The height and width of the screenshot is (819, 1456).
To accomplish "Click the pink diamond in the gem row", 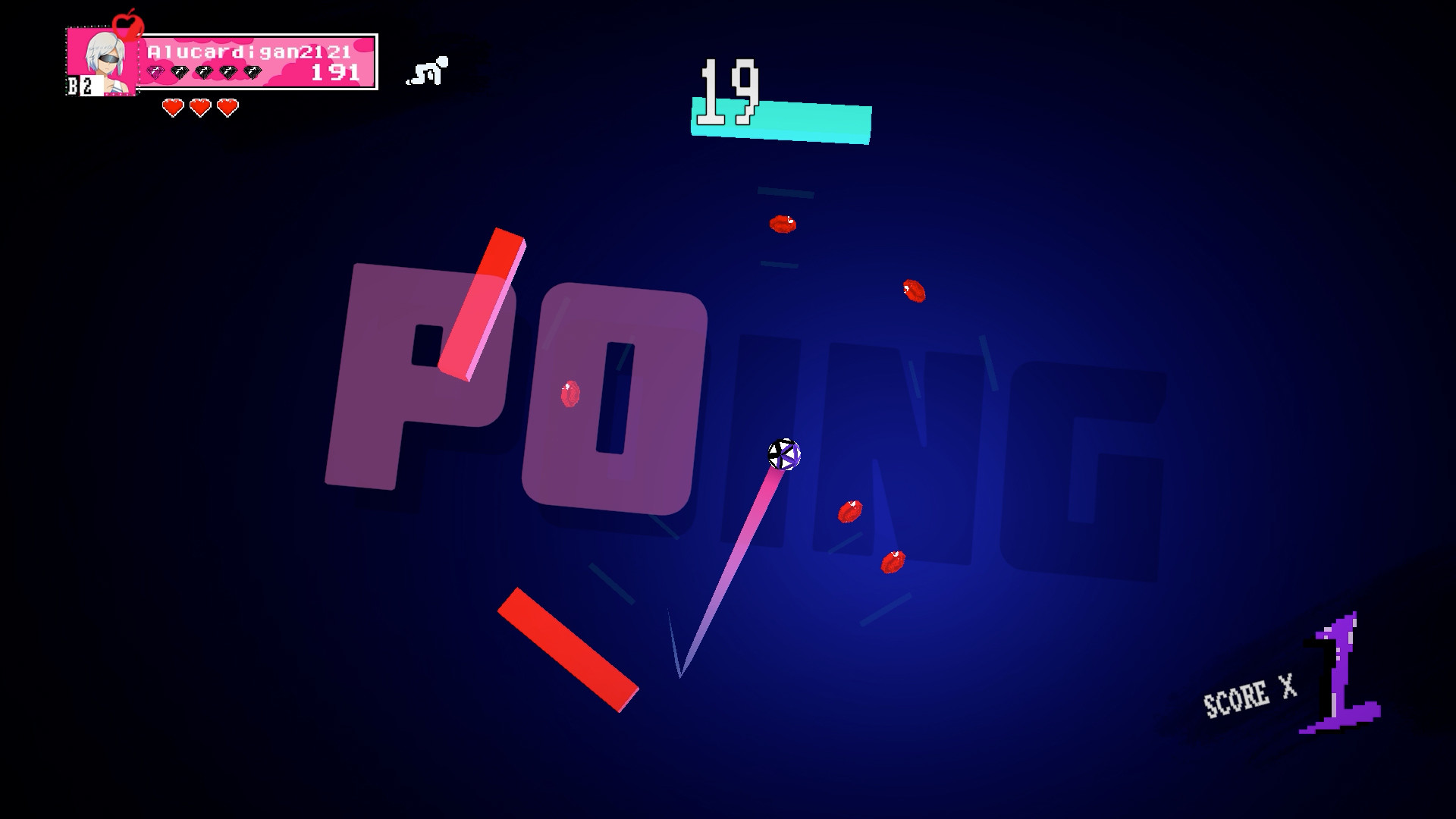I will click(155, 71).
